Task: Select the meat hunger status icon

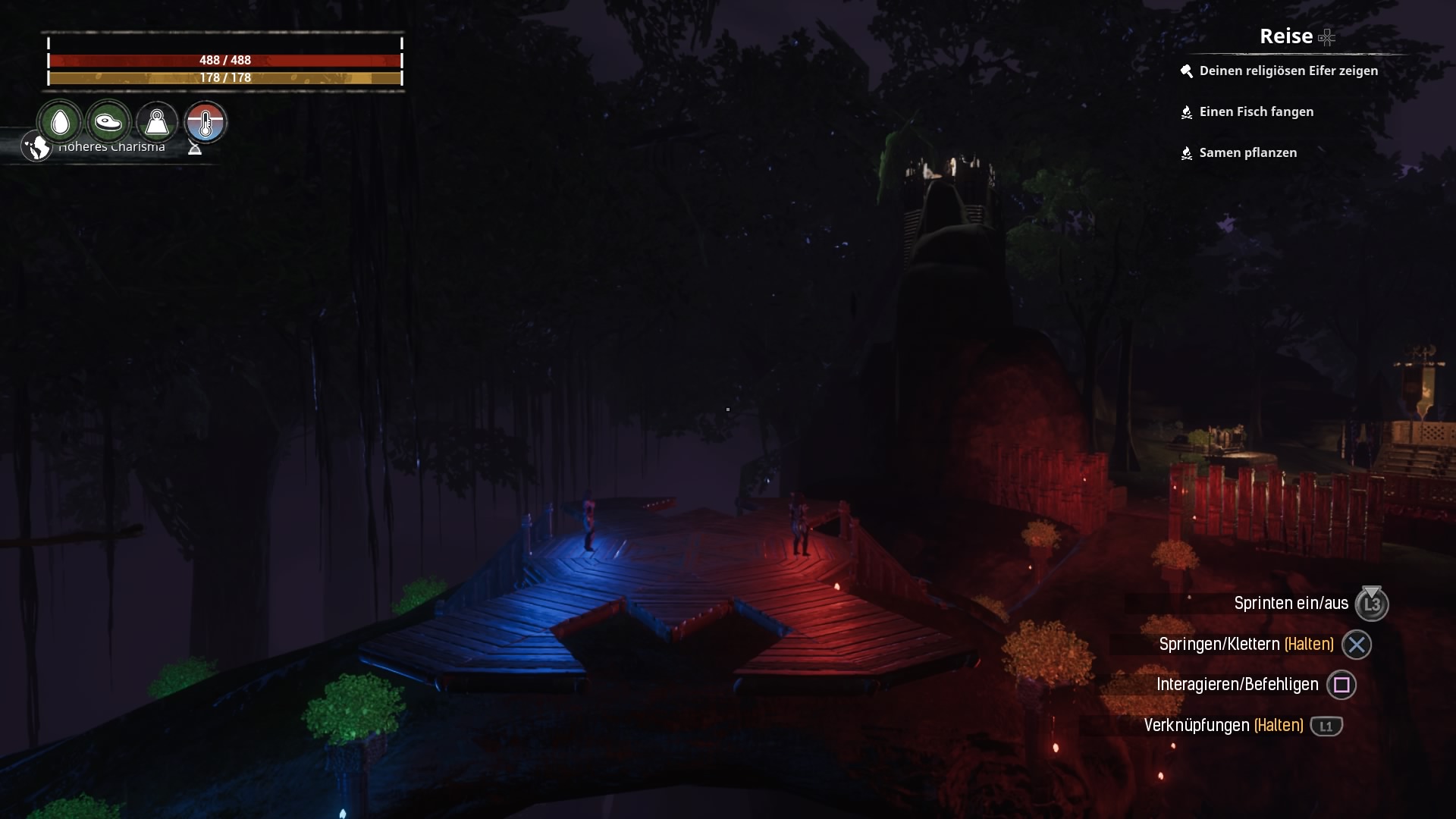Action: pos(108,122)
